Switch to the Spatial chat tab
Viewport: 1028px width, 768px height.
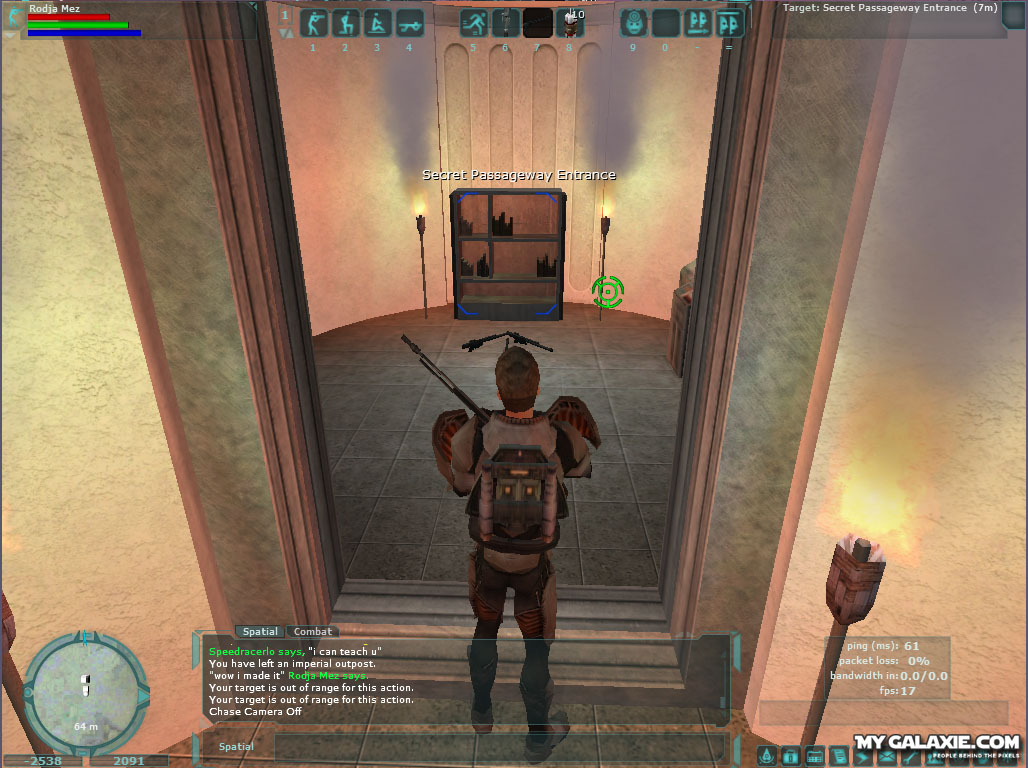260,632
